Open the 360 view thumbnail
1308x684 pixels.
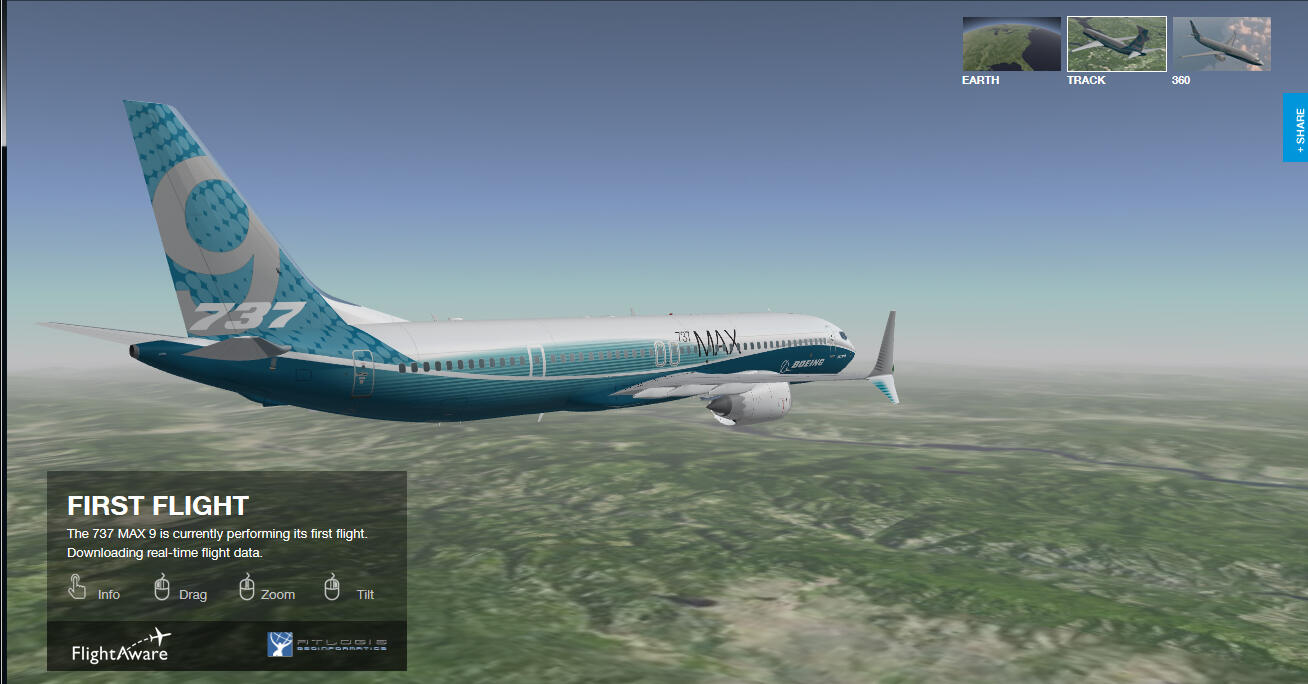point(1221,44)
